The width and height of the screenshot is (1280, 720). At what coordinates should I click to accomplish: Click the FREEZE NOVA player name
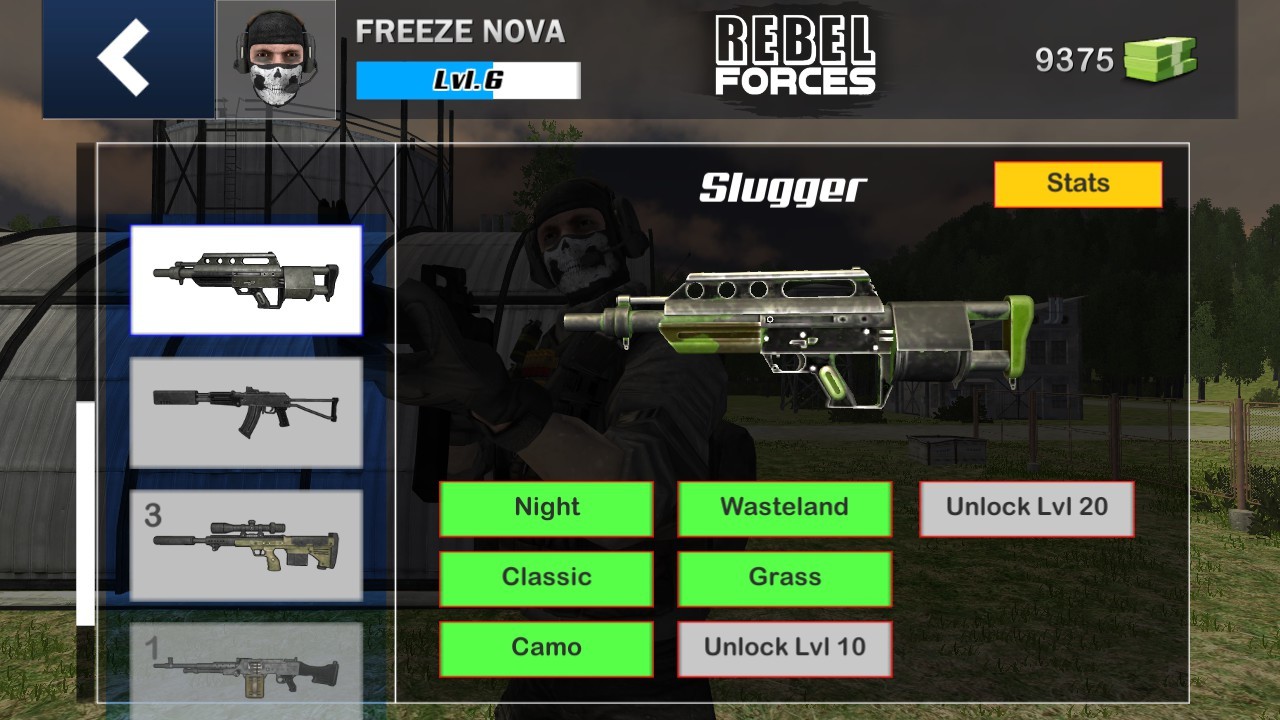(459, 32)
